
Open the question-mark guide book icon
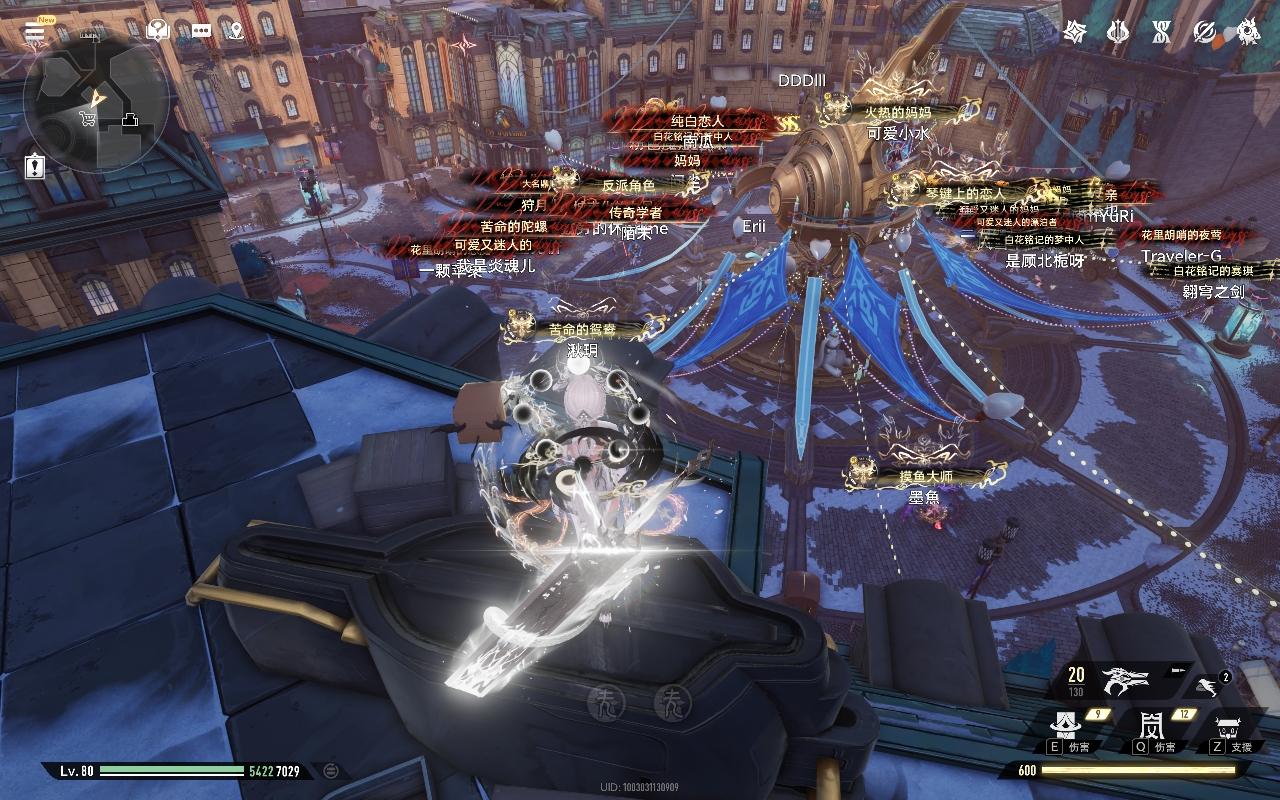point(156,31)
